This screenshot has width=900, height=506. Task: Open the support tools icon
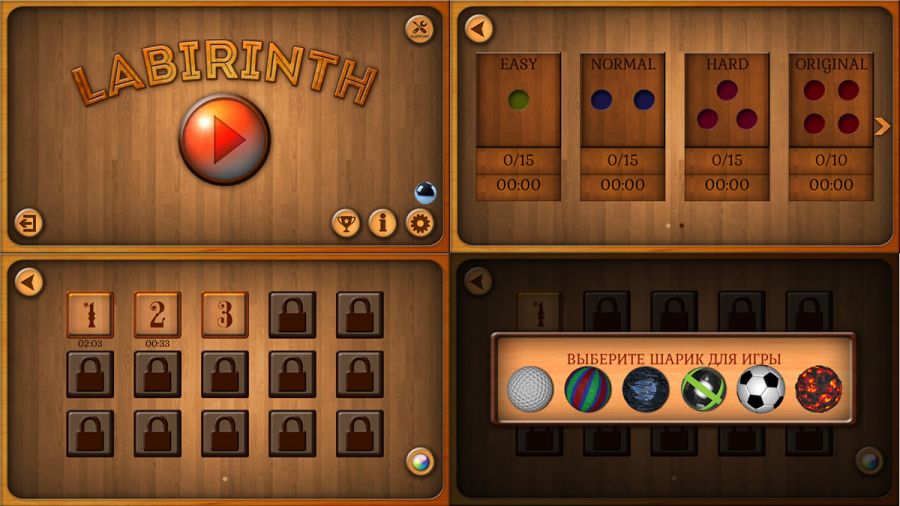pyautogui.click(x=420, y=29)
